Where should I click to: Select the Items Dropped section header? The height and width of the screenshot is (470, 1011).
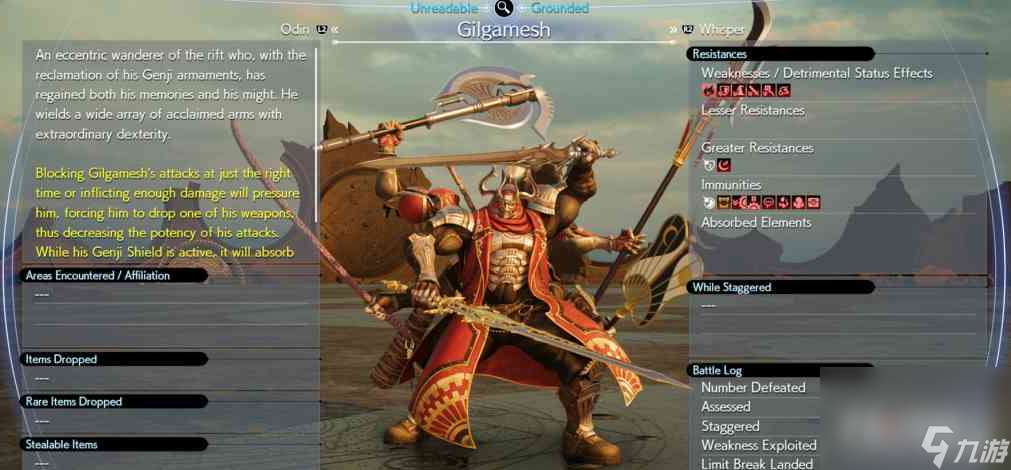pyautogui.click(x=60, y=359)
